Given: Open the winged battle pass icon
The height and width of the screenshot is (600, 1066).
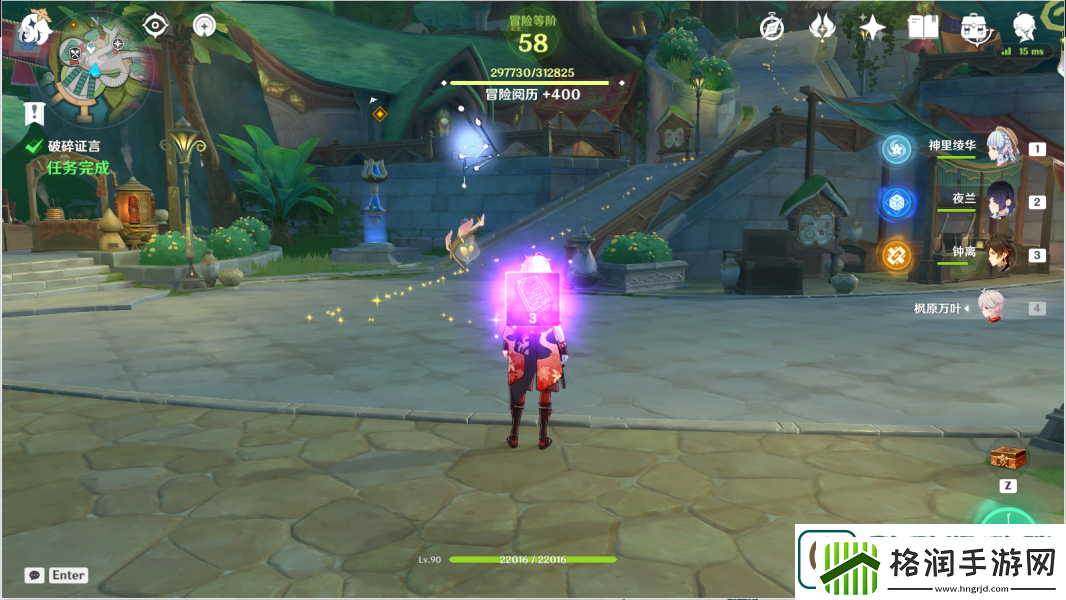Looking at the screenshot, I should pyautogui.click(x=822, y=27).
